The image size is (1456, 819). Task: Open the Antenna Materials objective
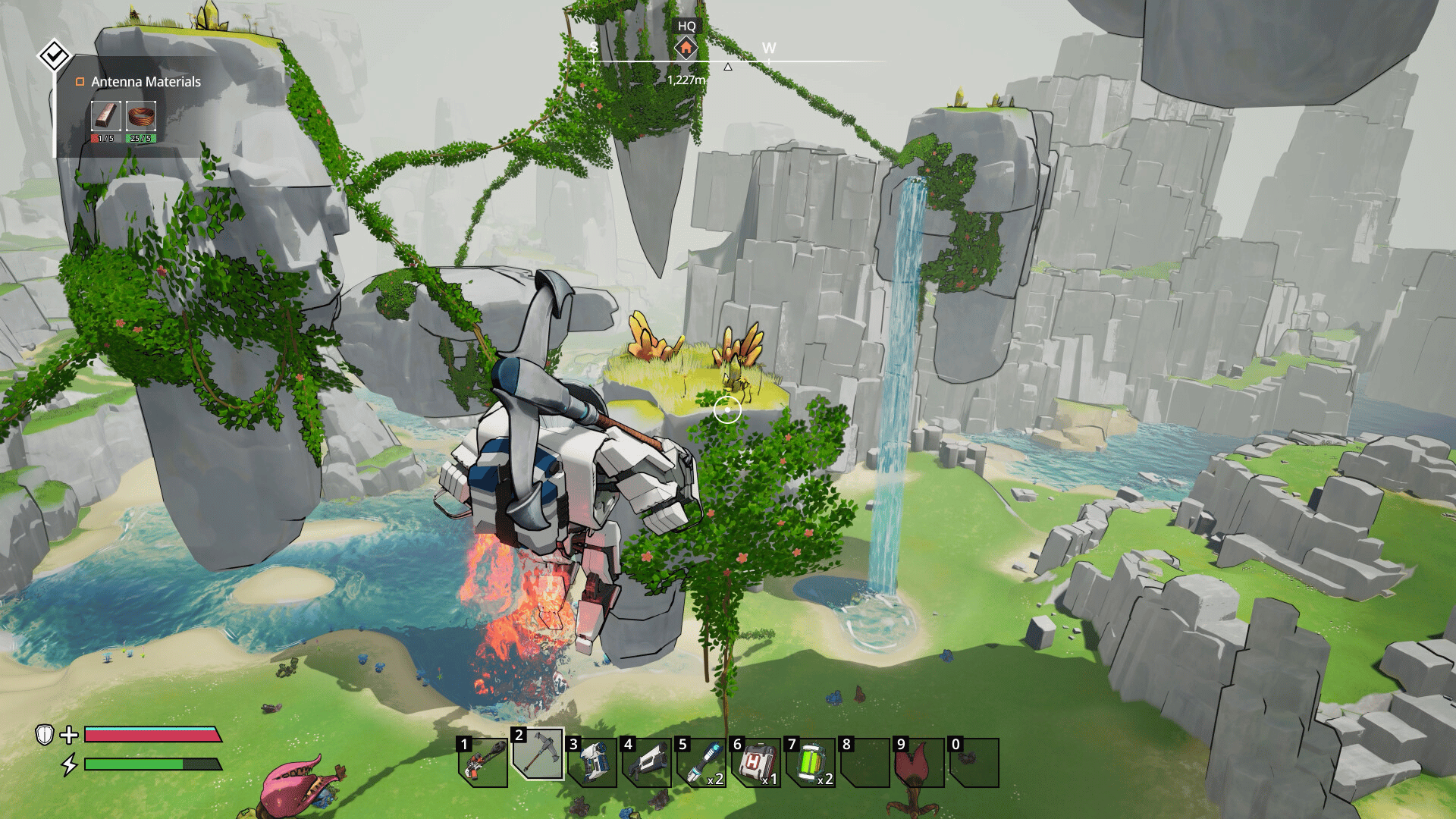[x=146, y=82]
